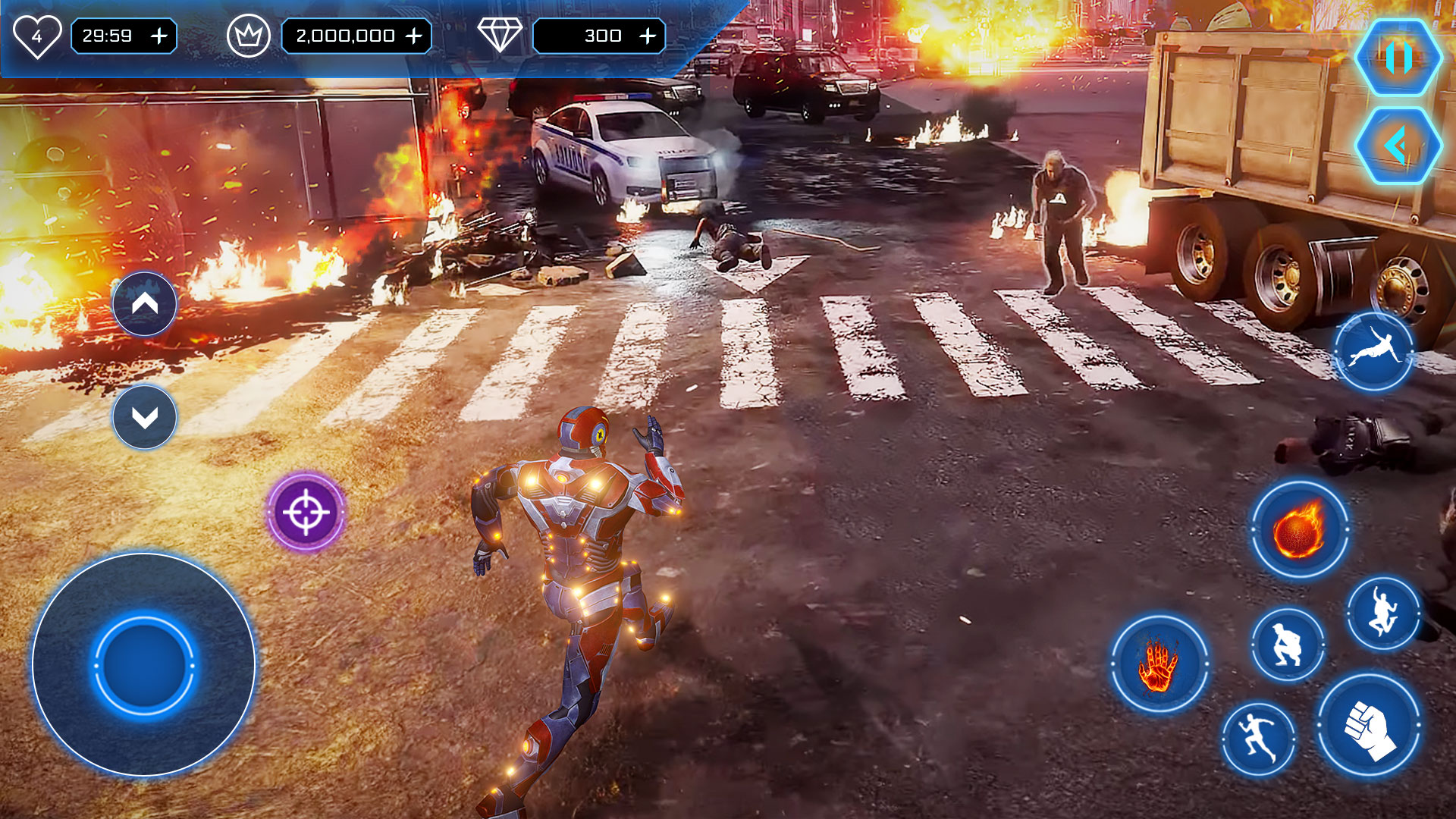
Task: Add diamonds using the gem plus button
Action: click(x=648, y=36)
